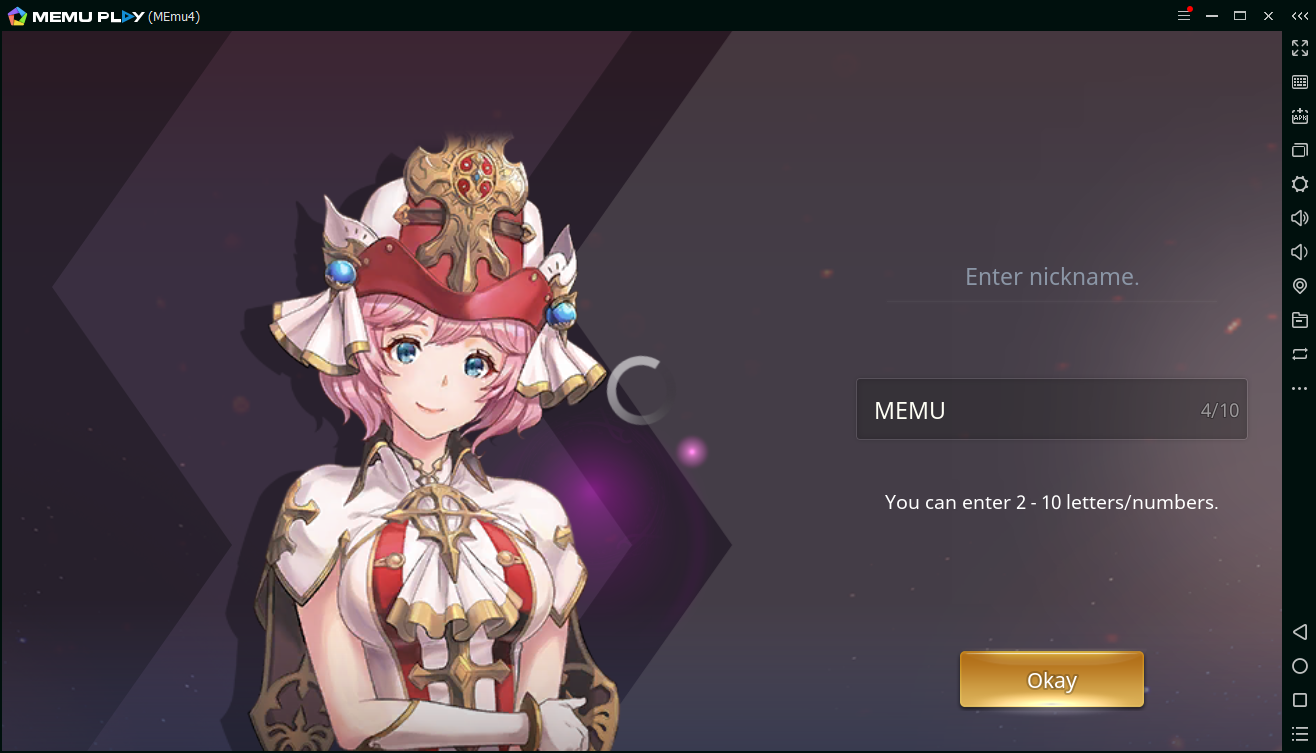Click the screen rotation icon in the sidebar

click(1299, 354)
